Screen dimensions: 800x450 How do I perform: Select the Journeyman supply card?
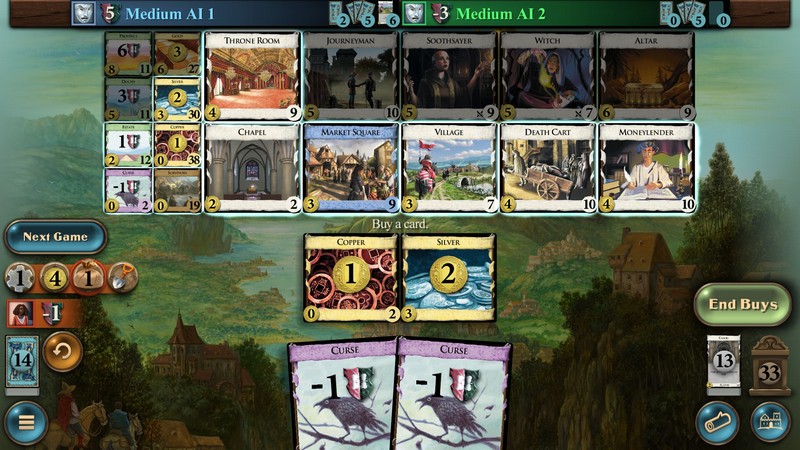pyautogui.click(x=350, y=76)
